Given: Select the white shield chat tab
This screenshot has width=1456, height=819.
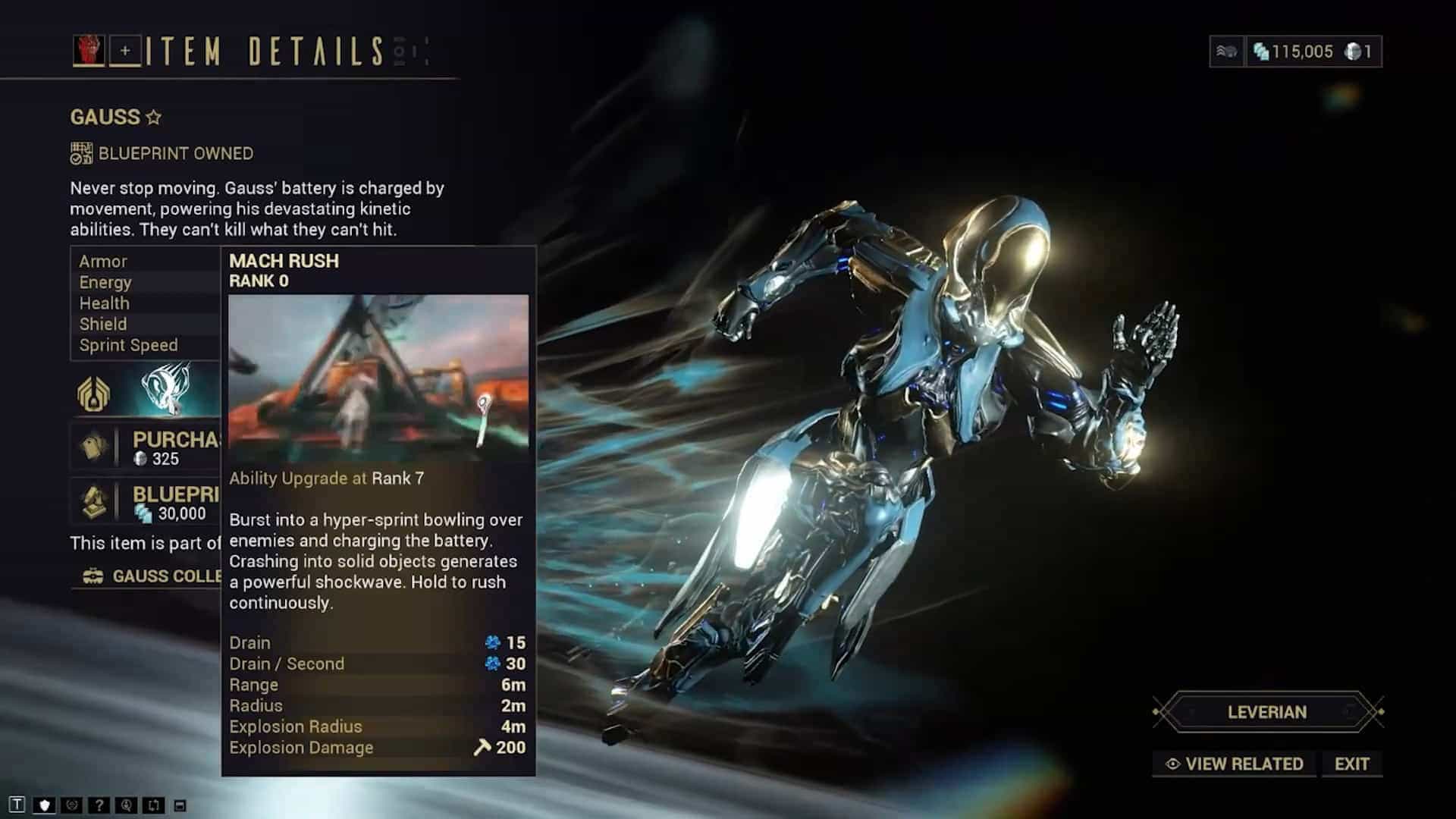Looking at the screenshot, I should pyautogui.click(x=45, y=805).
